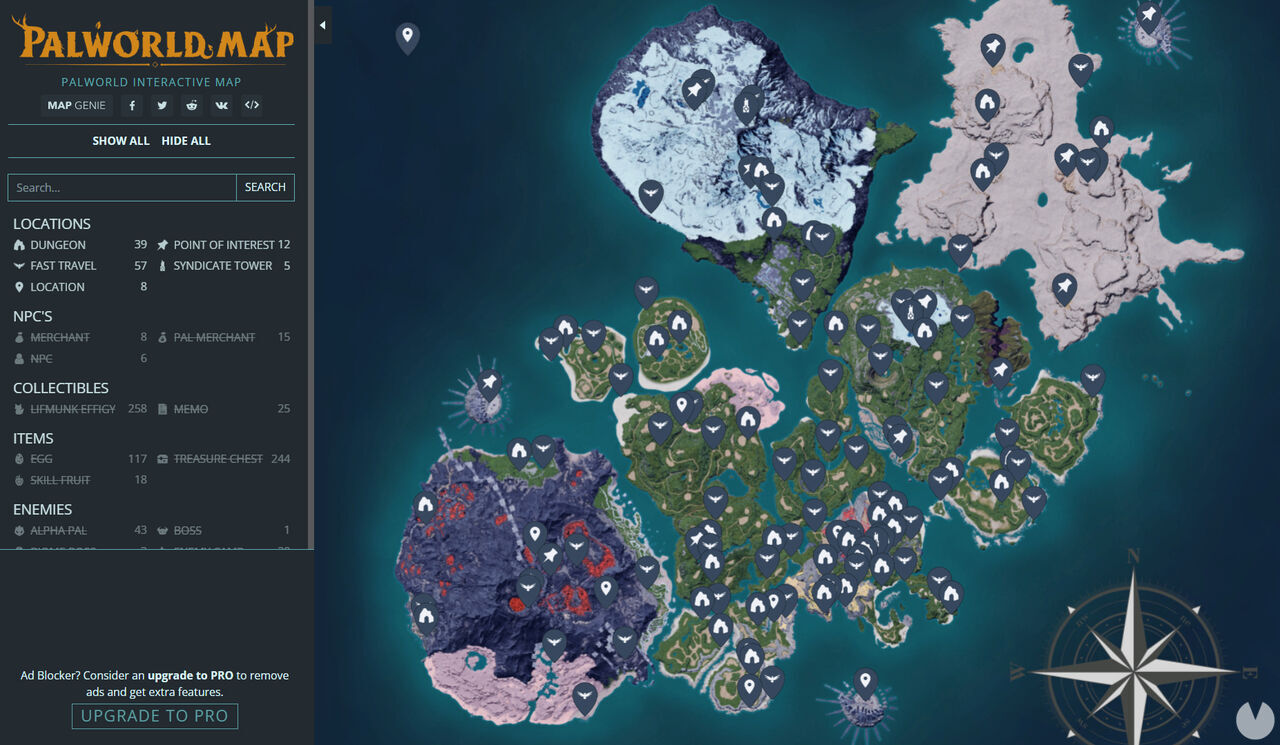Click the SHOW ALL button
Image resolution: width=1280 pixels, height=745 pixels.
coord(121,140)
